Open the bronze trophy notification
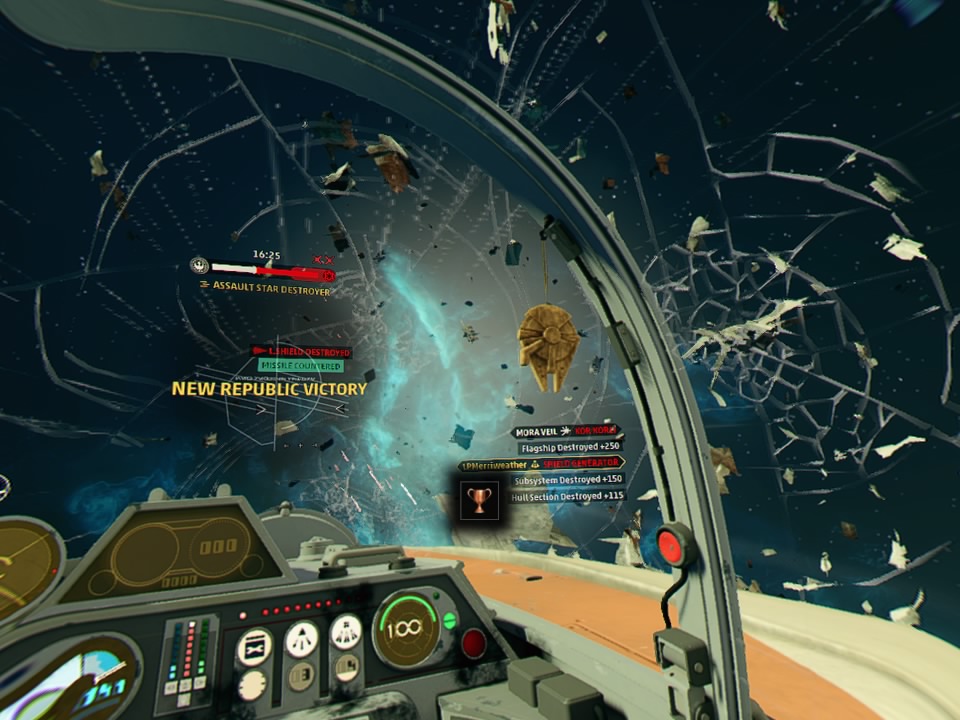 (479, 499)
